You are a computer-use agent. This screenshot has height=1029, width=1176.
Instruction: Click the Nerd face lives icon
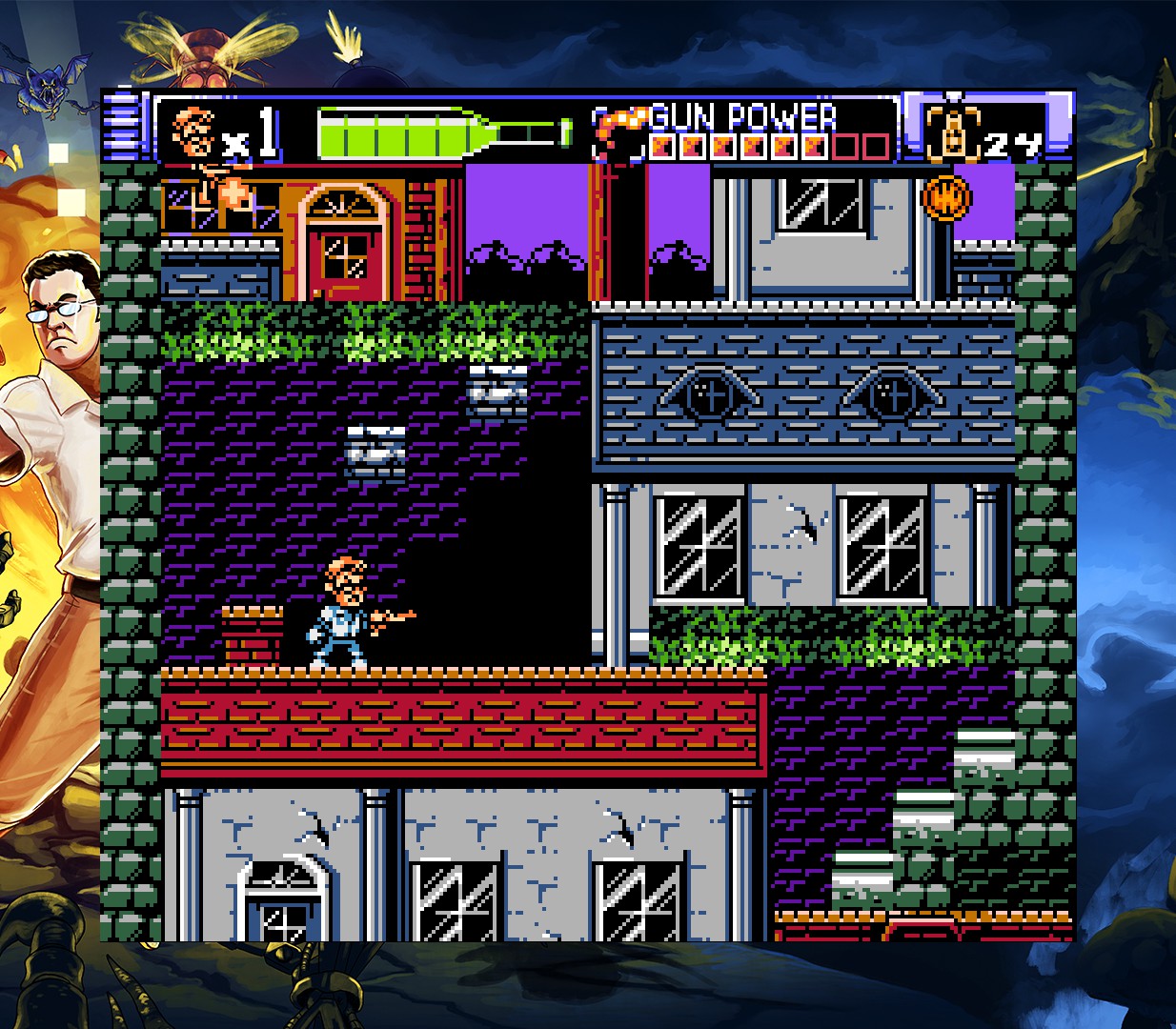point(194,132)
